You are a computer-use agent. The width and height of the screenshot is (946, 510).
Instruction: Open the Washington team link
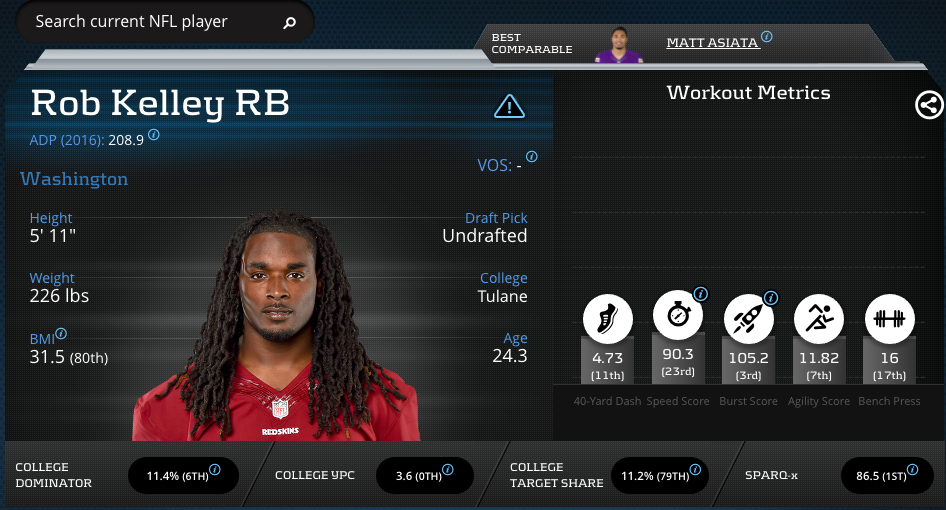(x=74, y=180)
